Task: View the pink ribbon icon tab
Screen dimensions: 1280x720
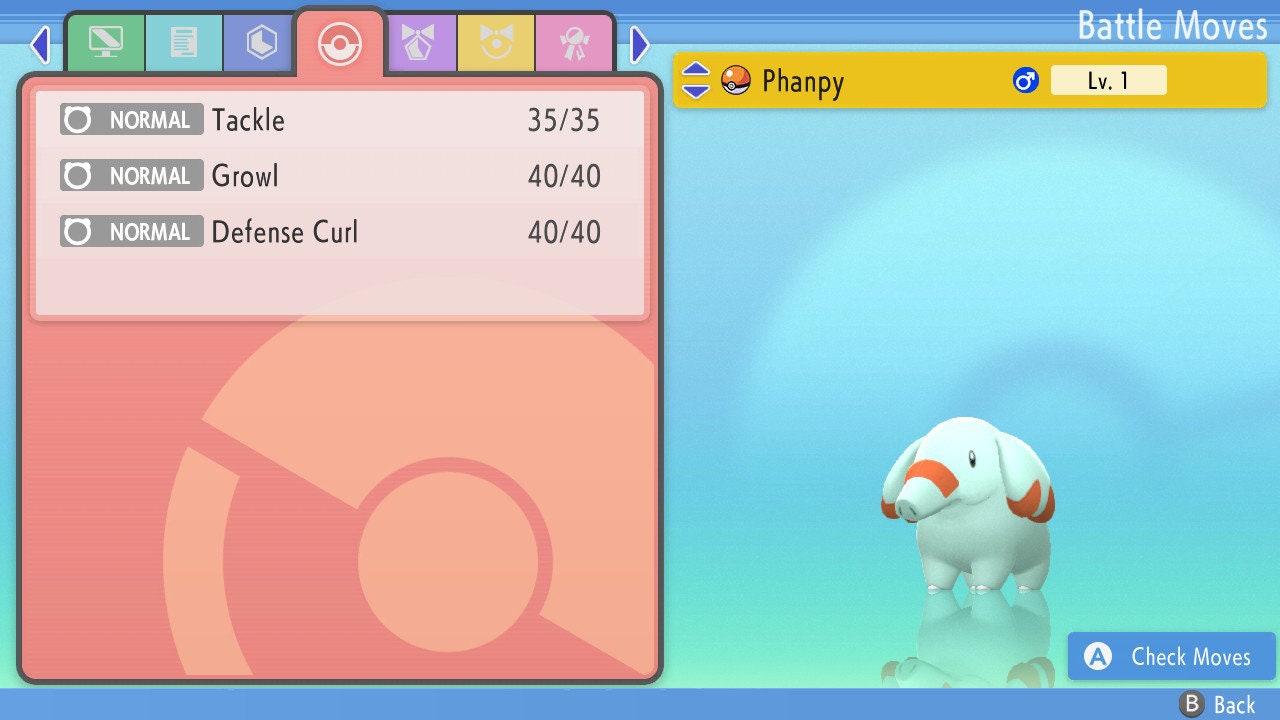Action: click(x=575, y=43)
